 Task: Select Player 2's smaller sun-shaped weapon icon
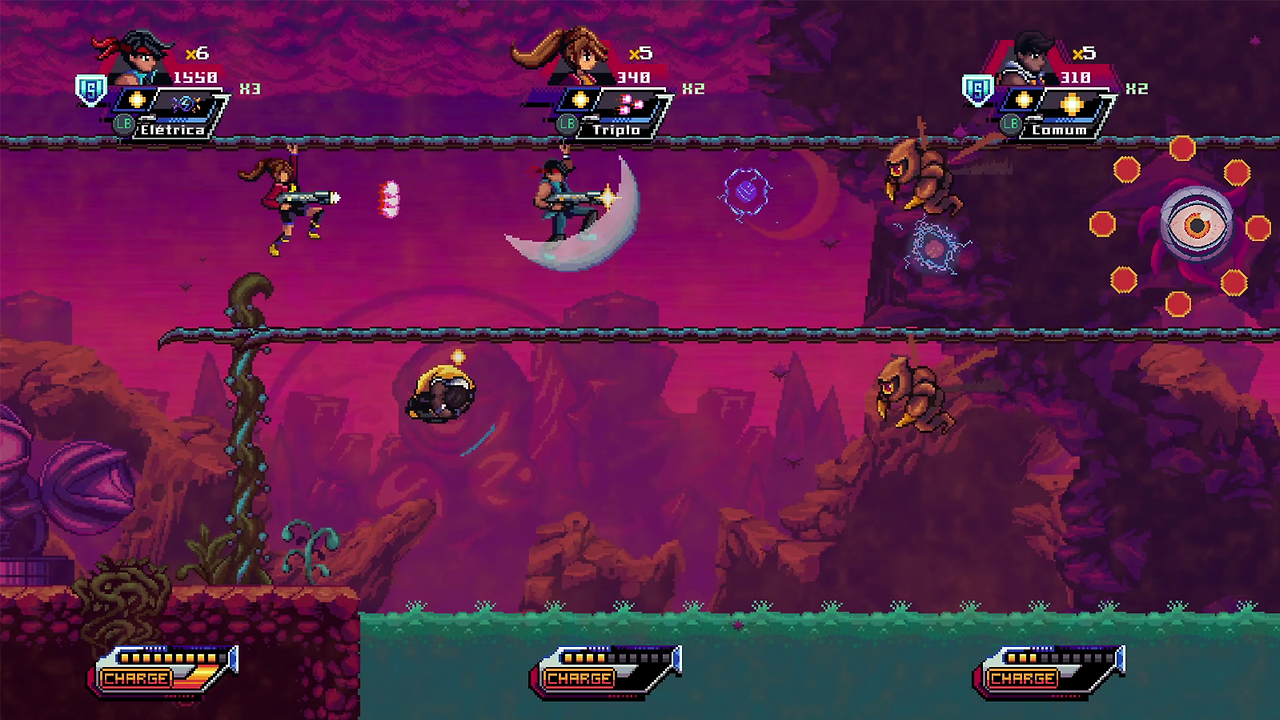point(581,99)
